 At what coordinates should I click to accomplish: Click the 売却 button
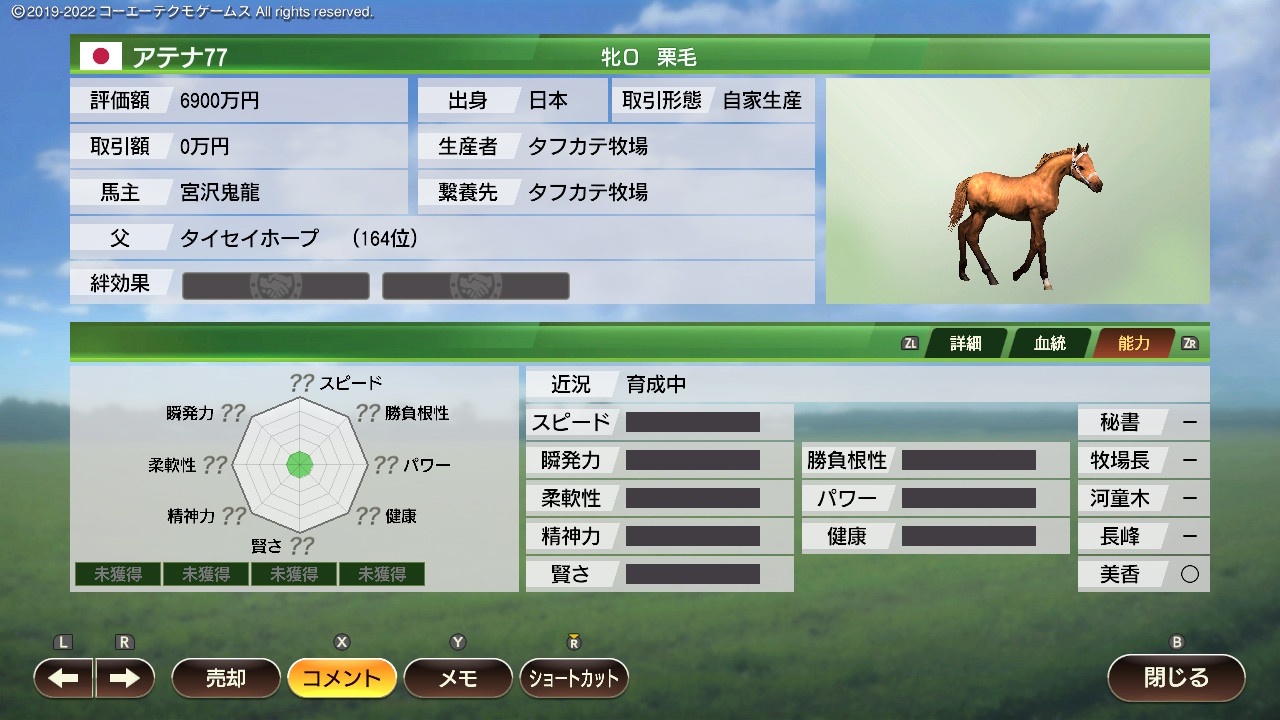(x=226, y=678)
